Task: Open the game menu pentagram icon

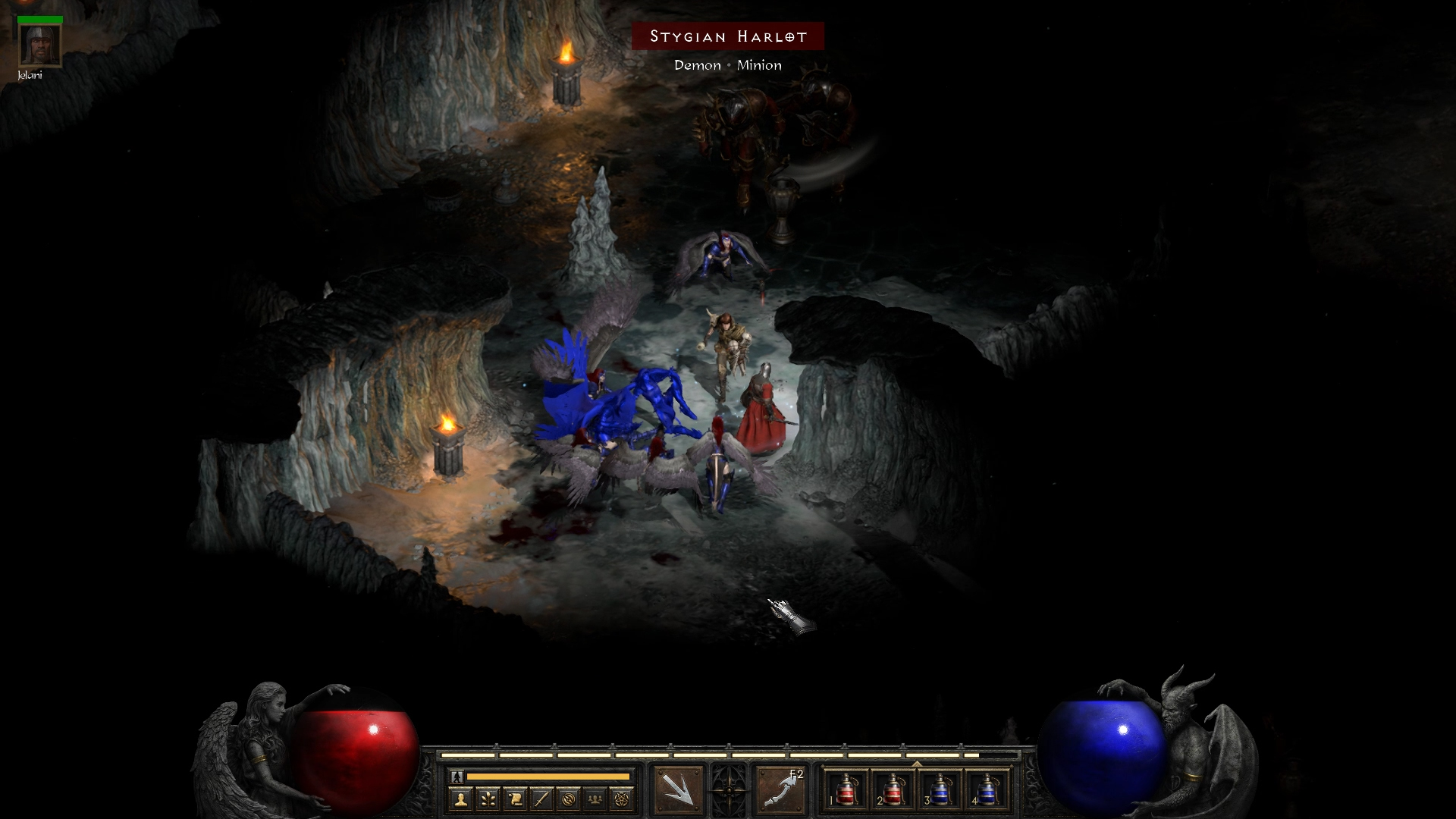Action: point(623,799)
